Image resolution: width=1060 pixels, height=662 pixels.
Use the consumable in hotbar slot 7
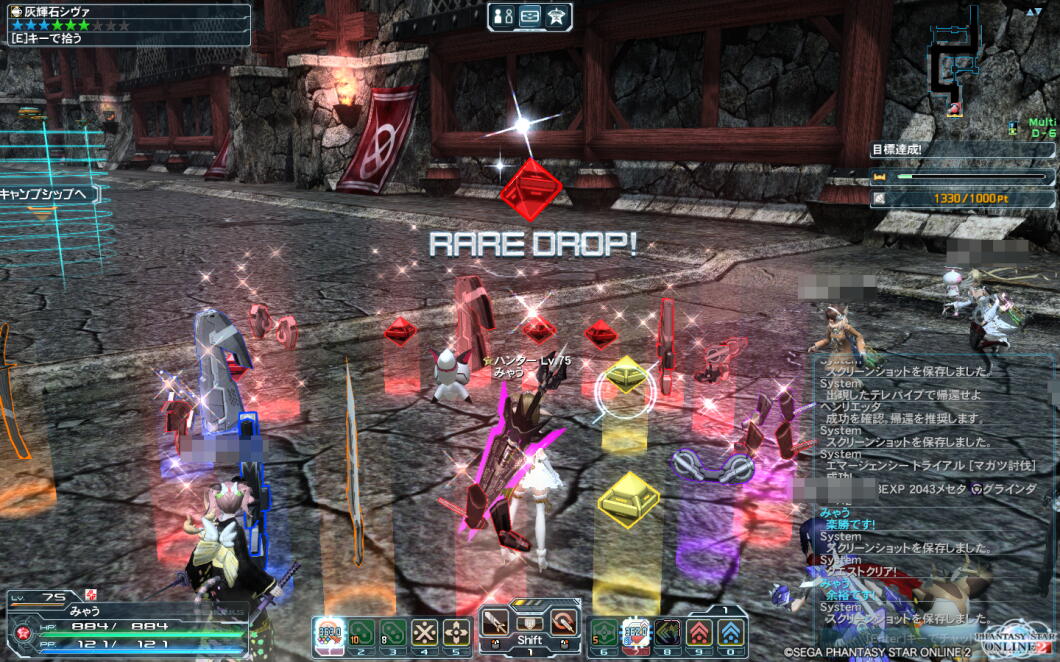click(x=636, y=633)
